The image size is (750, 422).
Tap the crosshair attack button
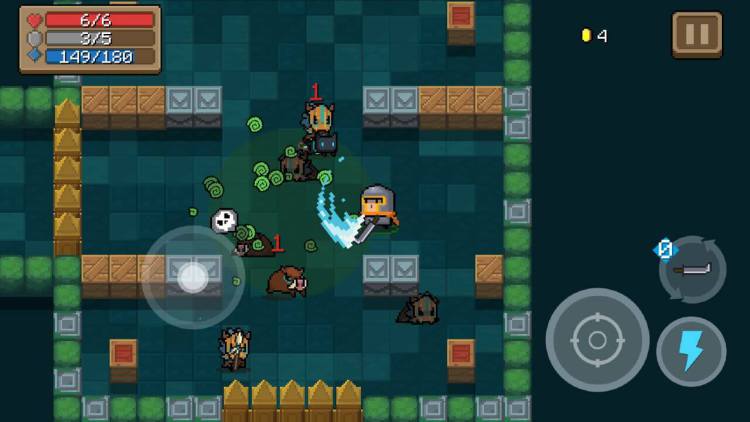pyautogui.click(x=597, y=340)
